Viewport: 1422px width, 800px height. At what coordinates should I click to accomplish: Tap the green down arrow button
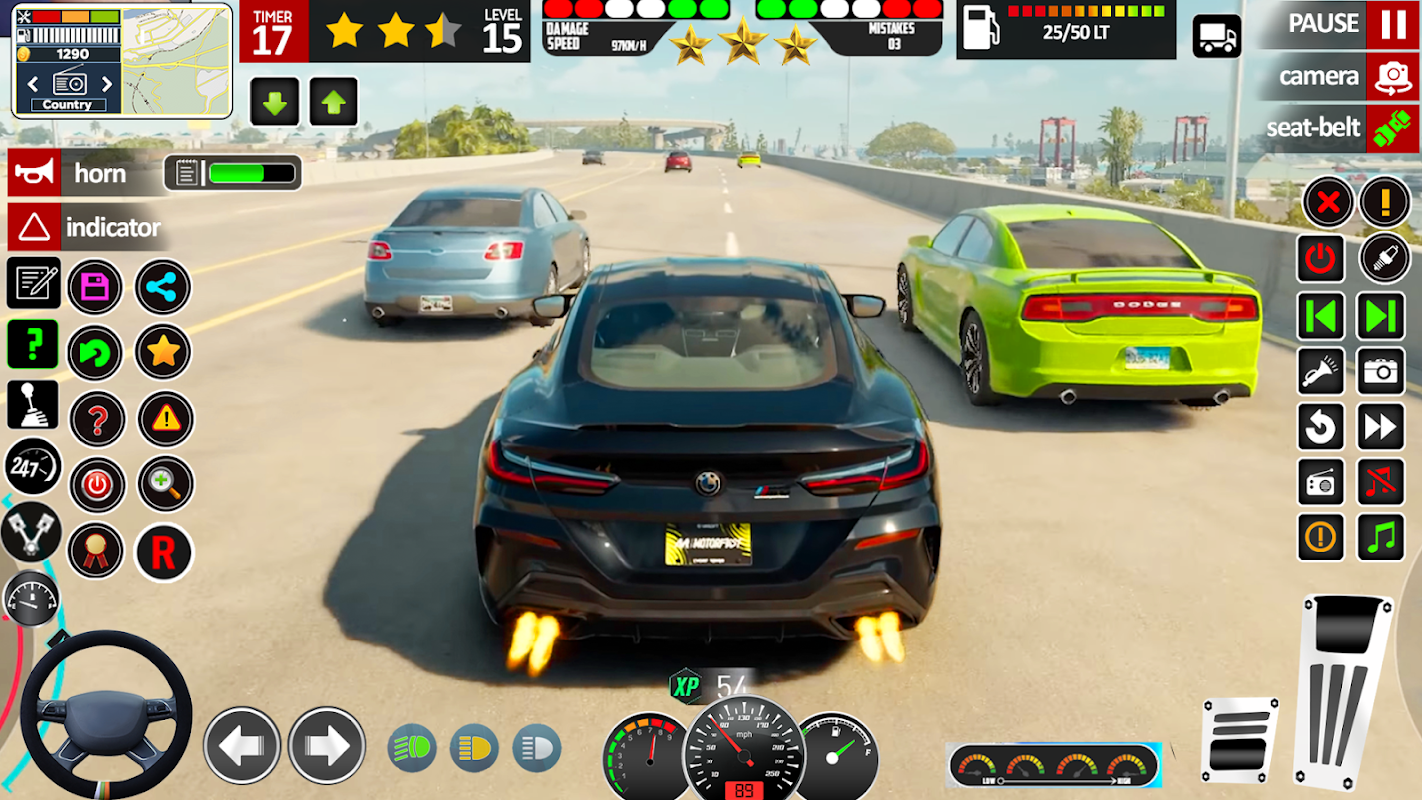273,102
